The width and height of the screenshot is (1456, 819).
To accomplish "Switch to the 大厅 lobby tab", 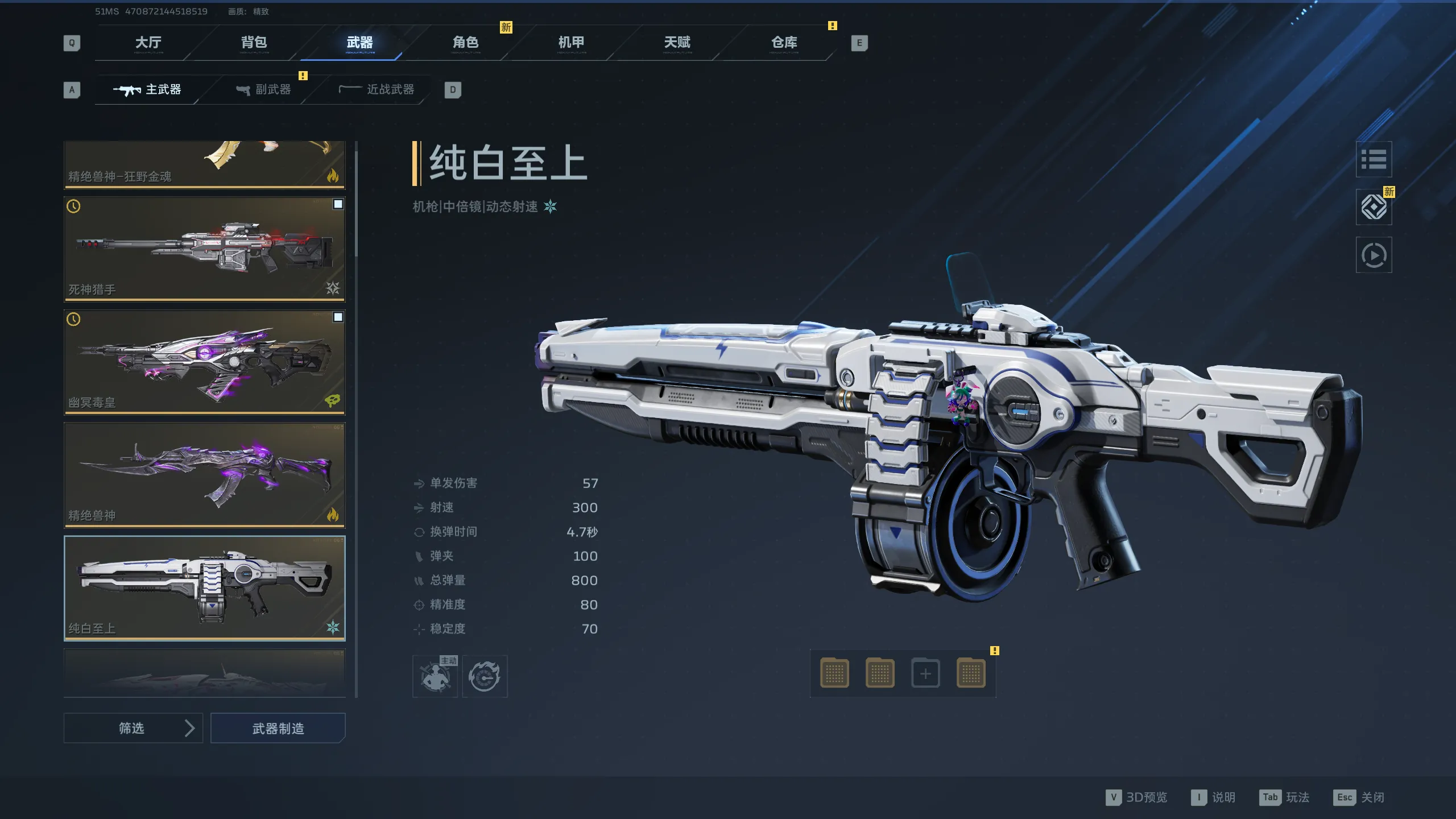I will (148, 43).
